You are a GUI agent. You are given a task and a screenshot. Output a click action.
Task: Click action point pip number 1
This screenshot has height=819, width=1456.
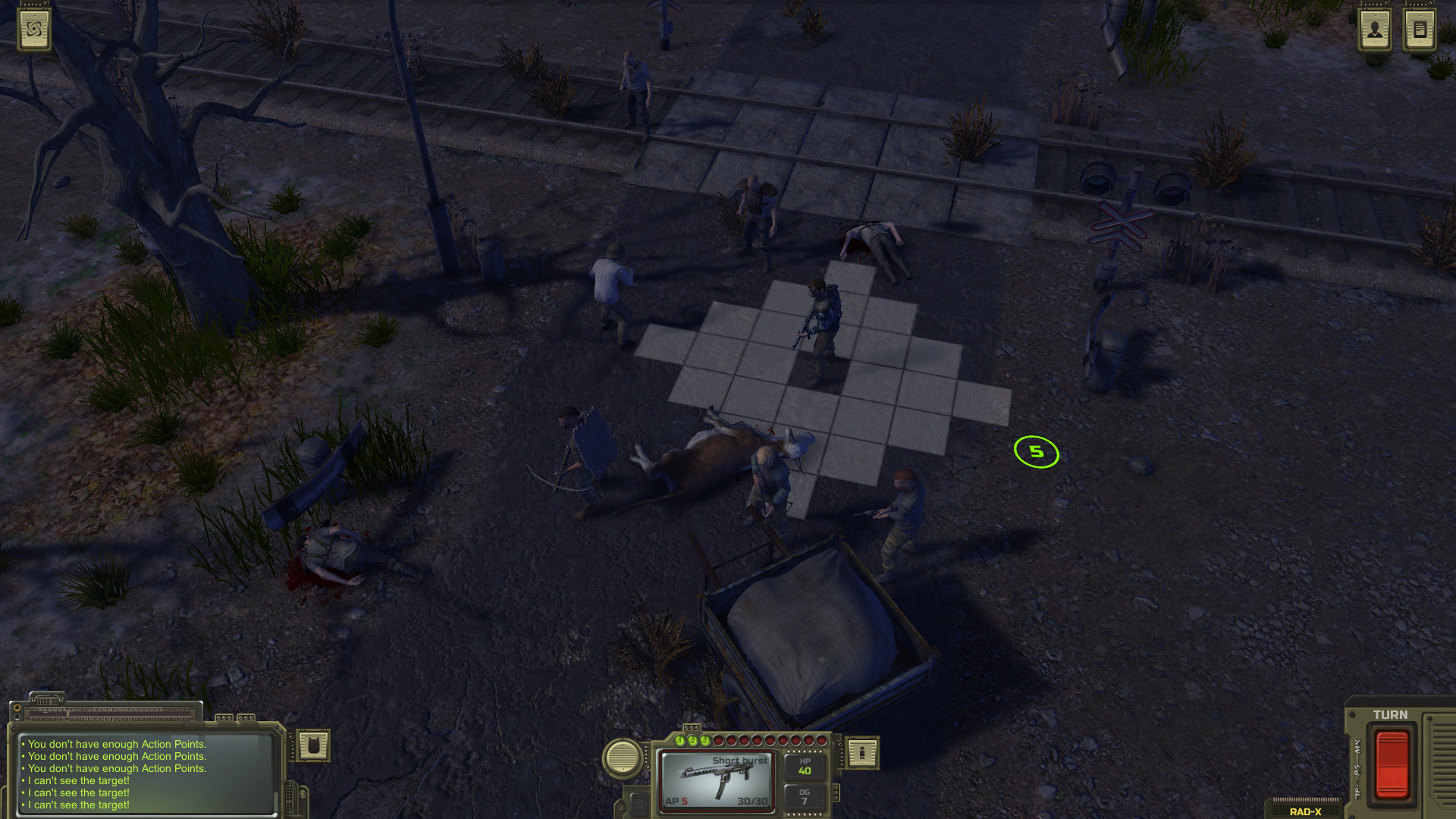pyautogui.click(x=680, y=741)
